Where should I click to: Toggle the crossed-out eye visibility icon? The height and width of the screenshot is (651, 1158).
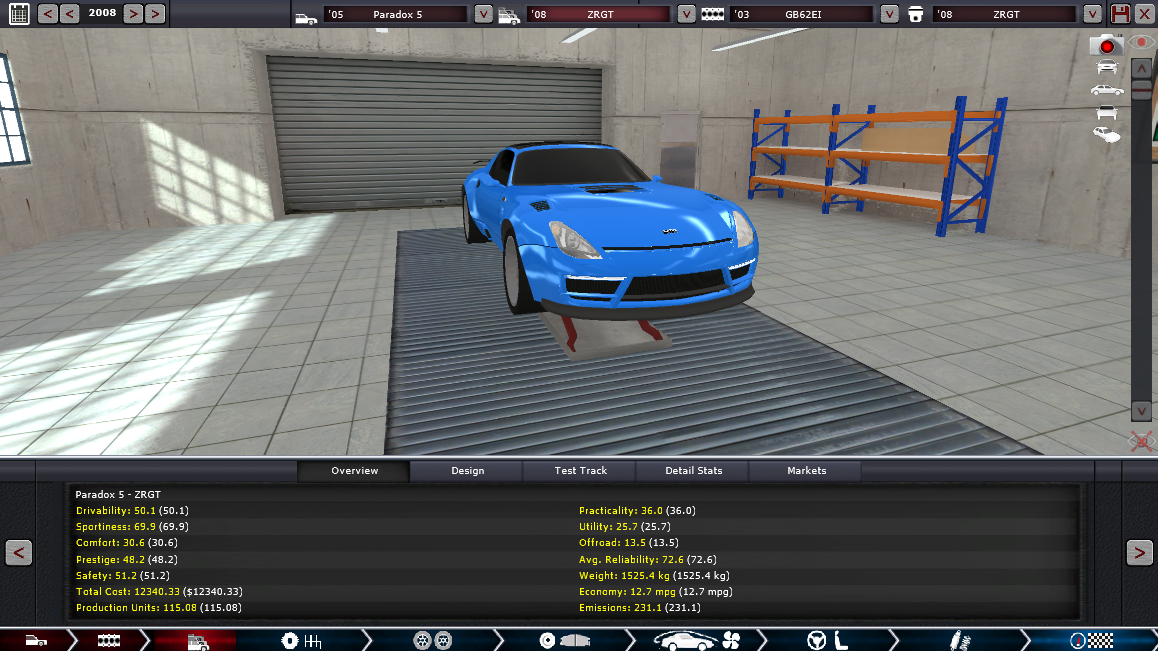1142,440
